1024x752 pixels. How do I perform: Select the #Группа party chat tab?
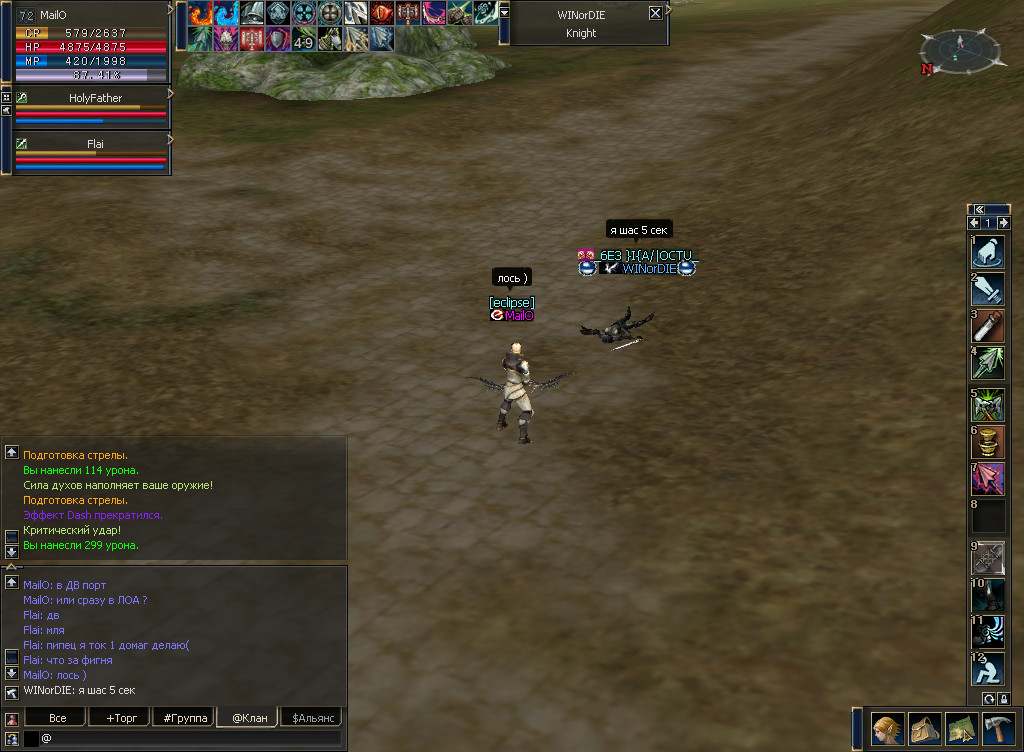pyautogui.click(x=185, y=718)
